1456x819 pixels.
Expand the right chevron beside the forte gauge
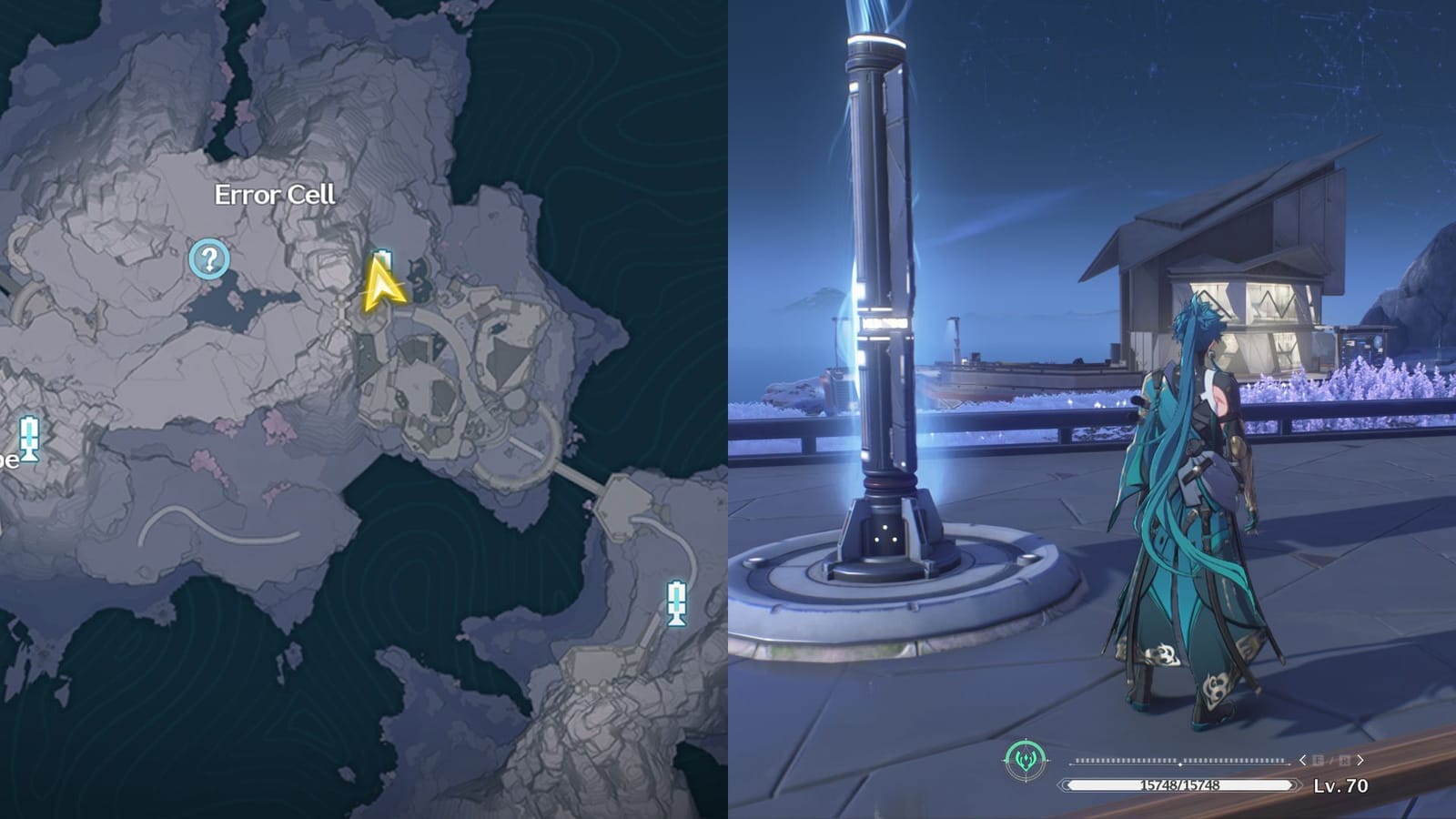[x=1360, y=761]
